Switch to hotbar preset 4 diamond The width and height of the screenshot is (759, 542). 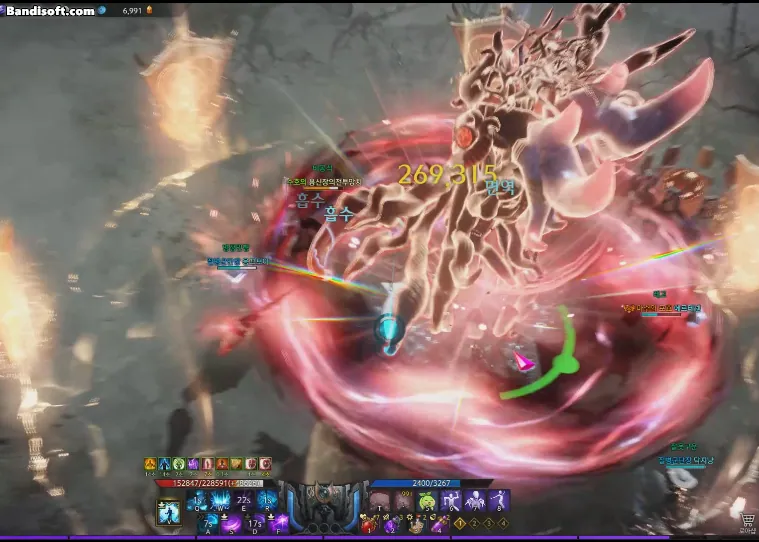coord(504,523)
